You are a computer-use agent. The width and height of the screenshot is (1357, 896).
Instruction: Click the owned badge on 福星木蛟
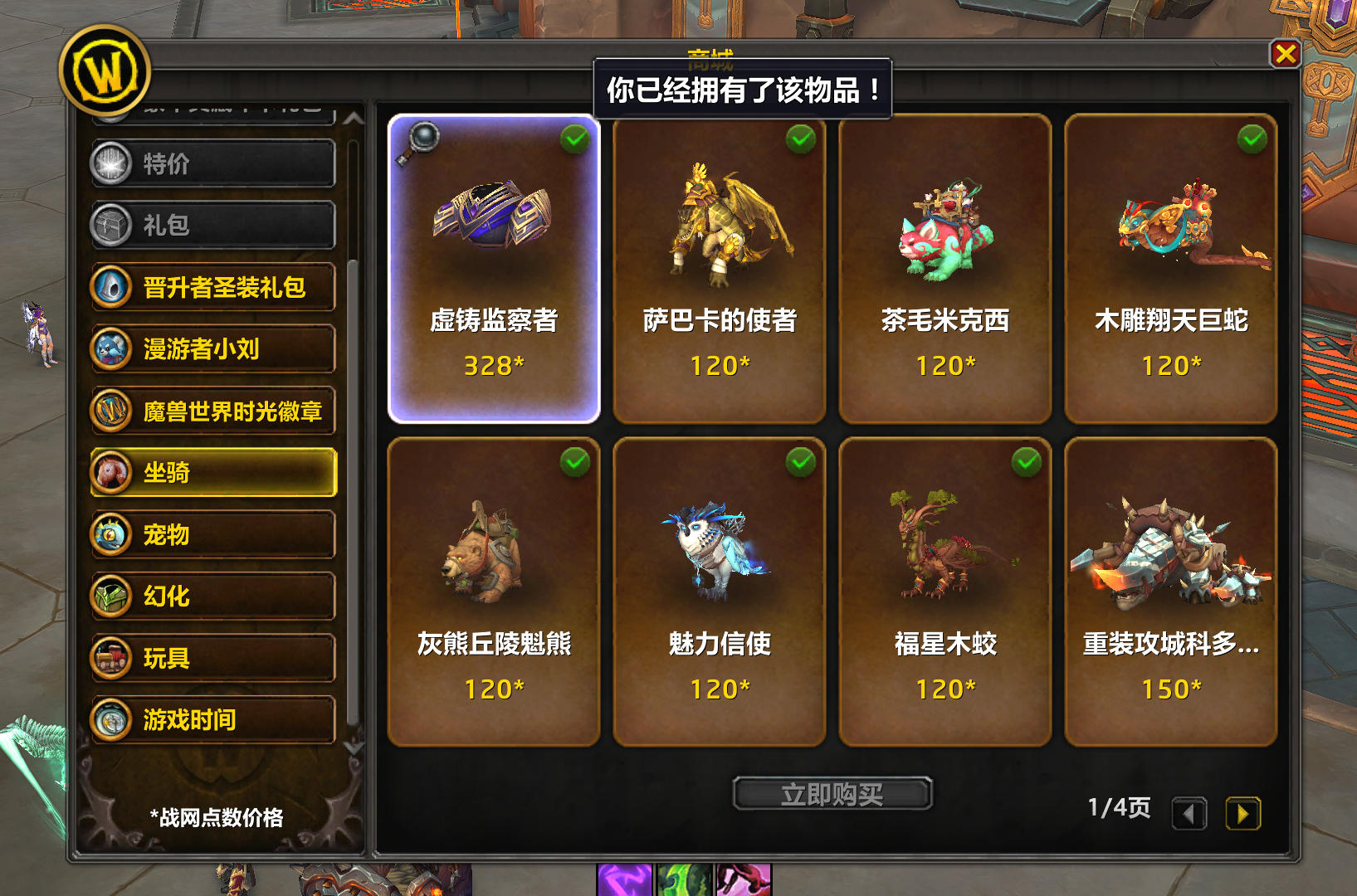(x=1024, y=463)
